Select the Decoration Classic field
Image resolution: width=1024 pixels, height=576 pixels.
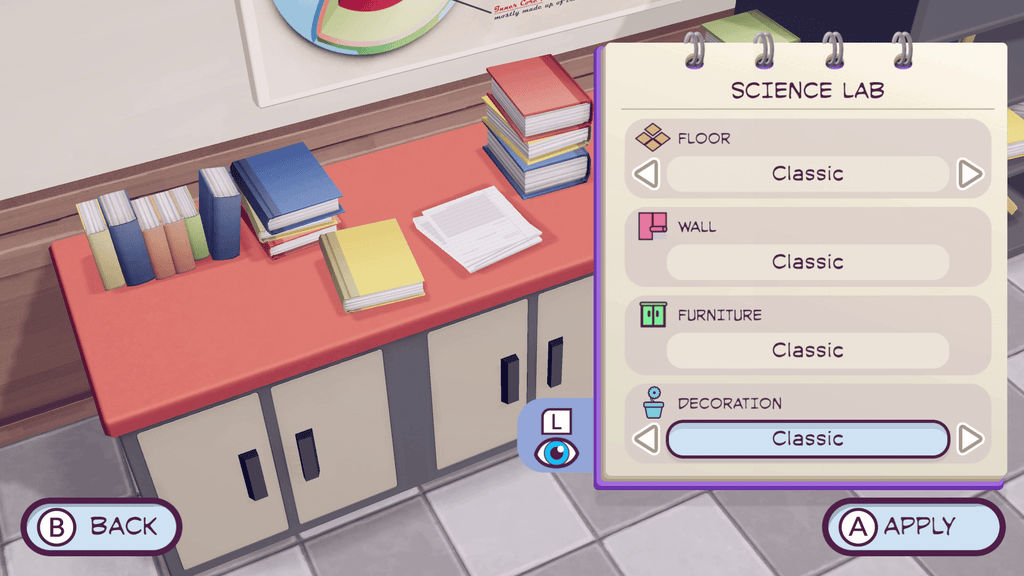(x=807, y=439)
